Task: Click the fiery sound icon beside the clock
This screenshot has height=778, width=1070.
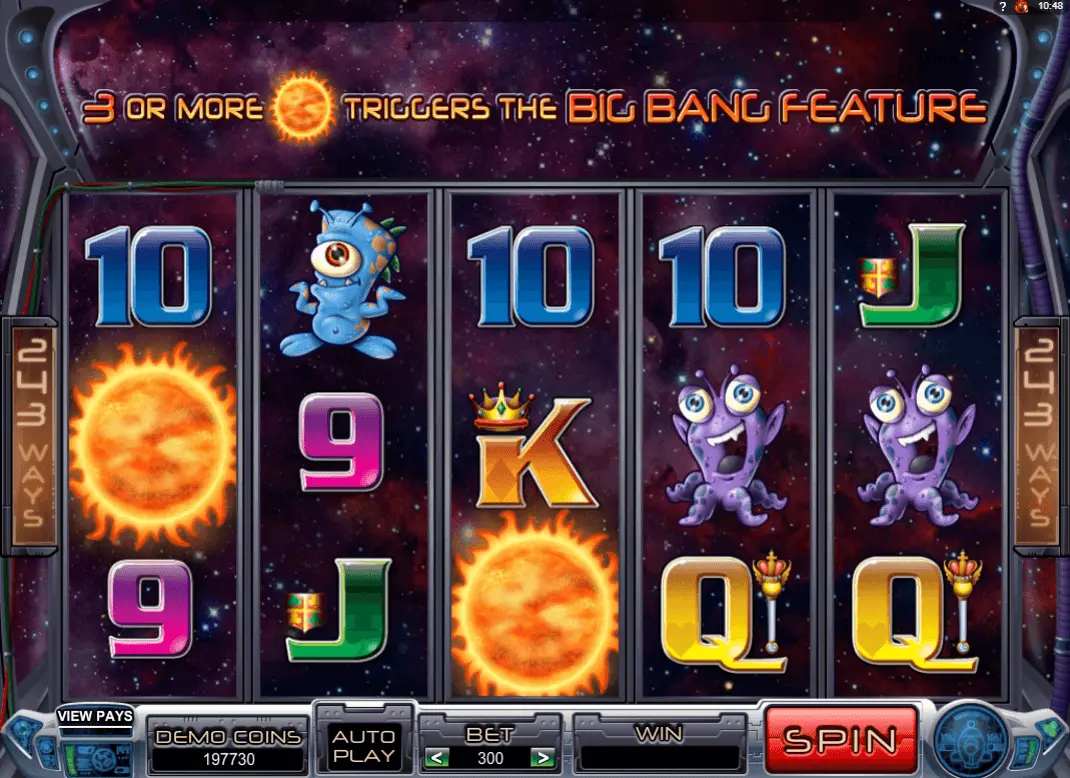Action: [1021, 7]
